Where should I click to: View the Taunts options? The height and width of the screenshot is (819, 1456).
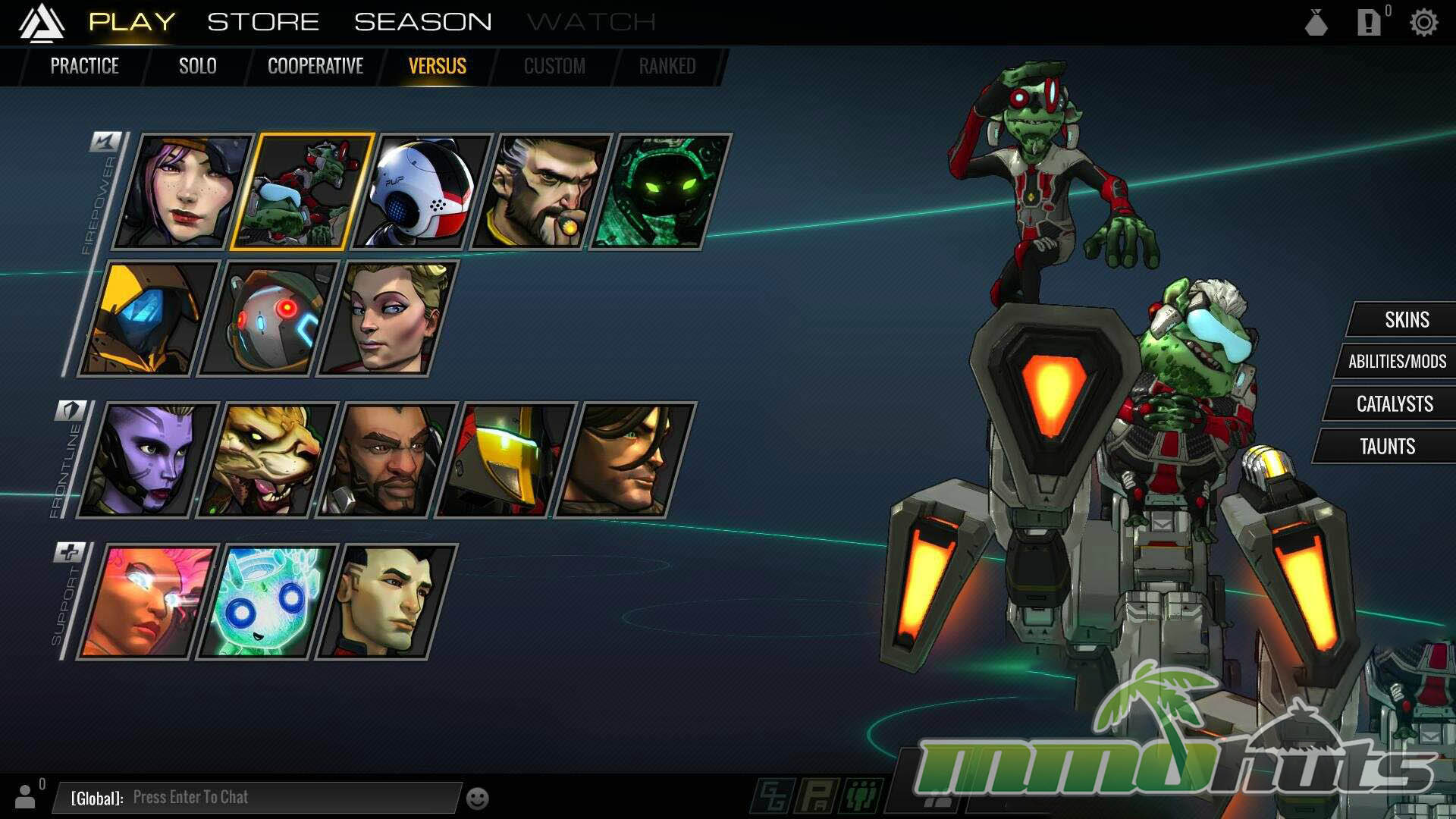click(1386, 447)
